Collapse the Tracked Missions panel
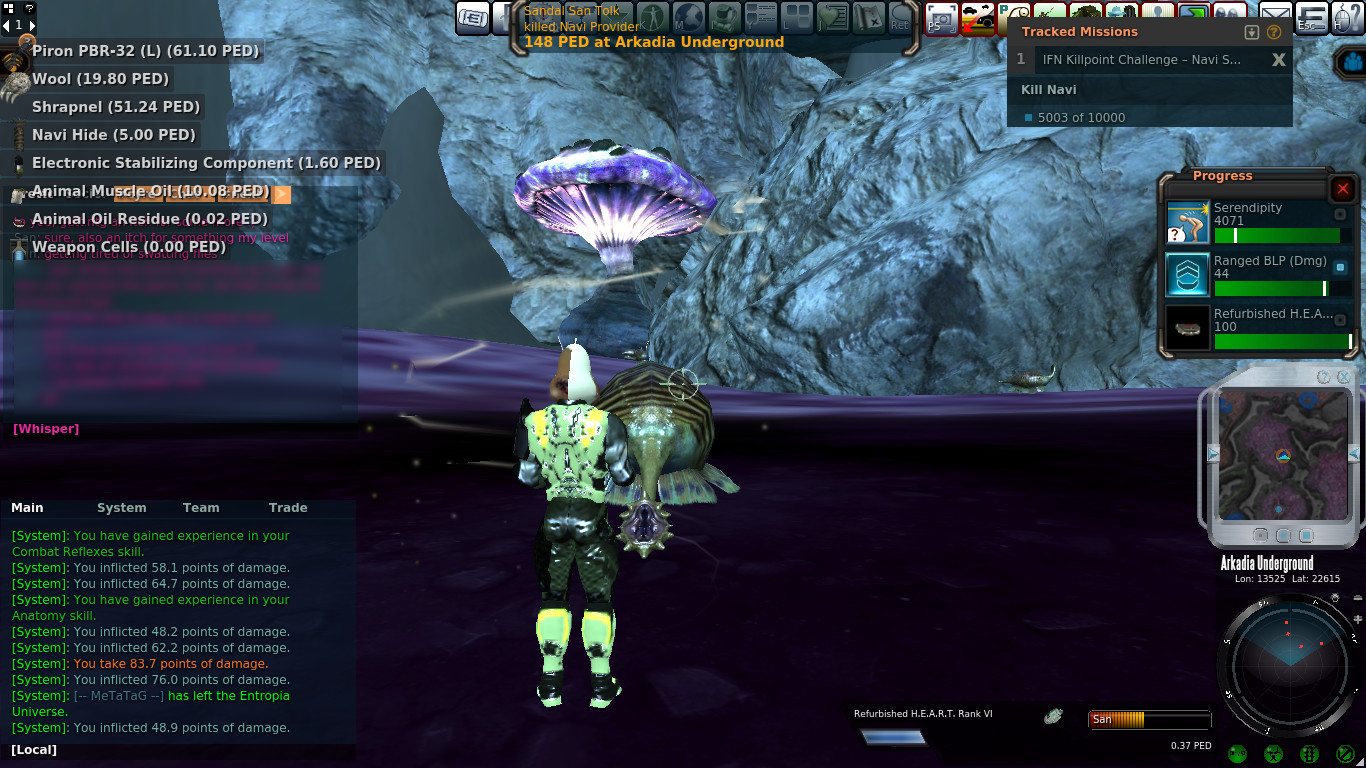 [x=1251, y=32]
